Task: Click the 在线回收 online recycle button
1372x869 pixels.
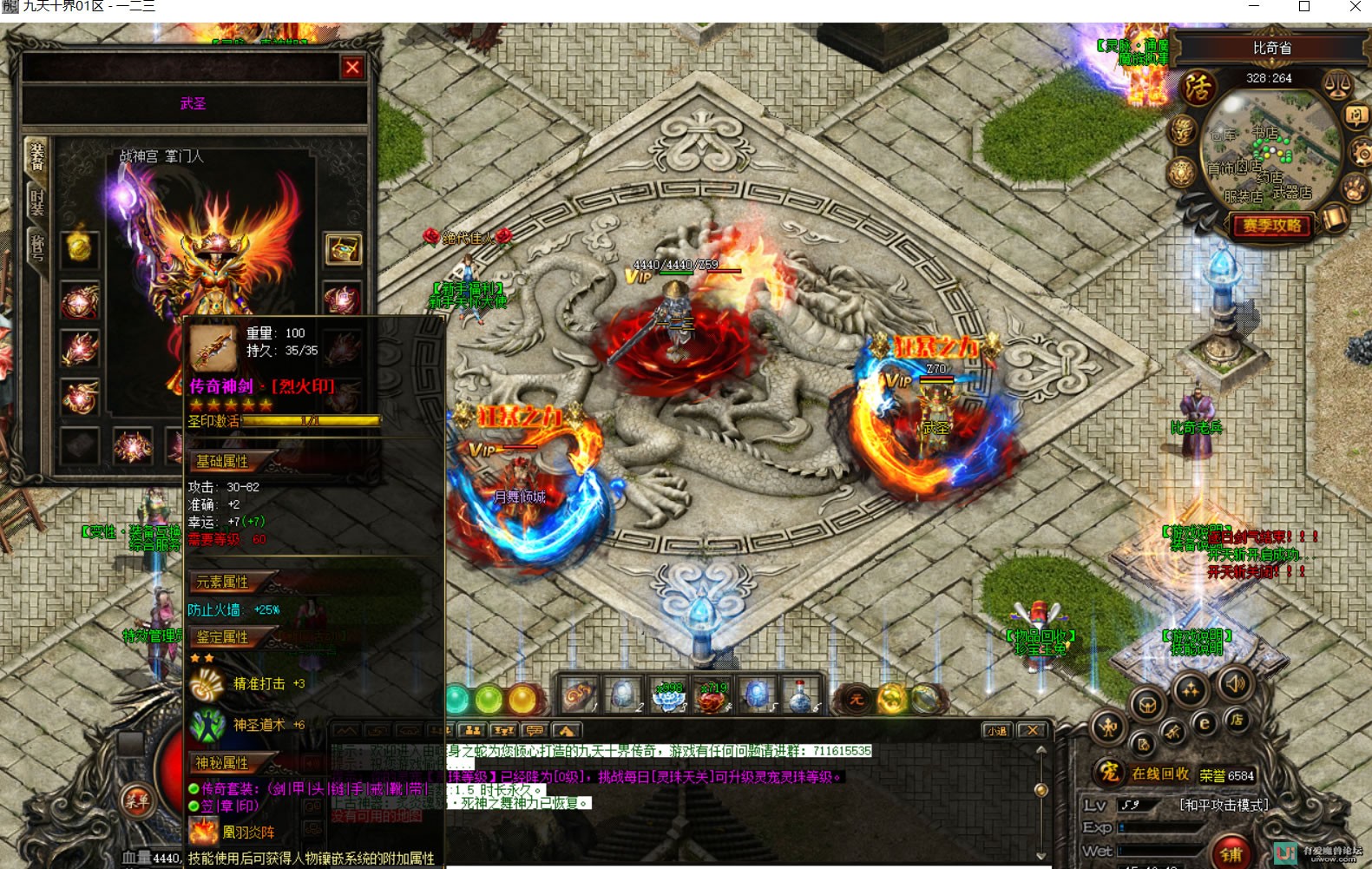Action: (x=1160, y=774)
